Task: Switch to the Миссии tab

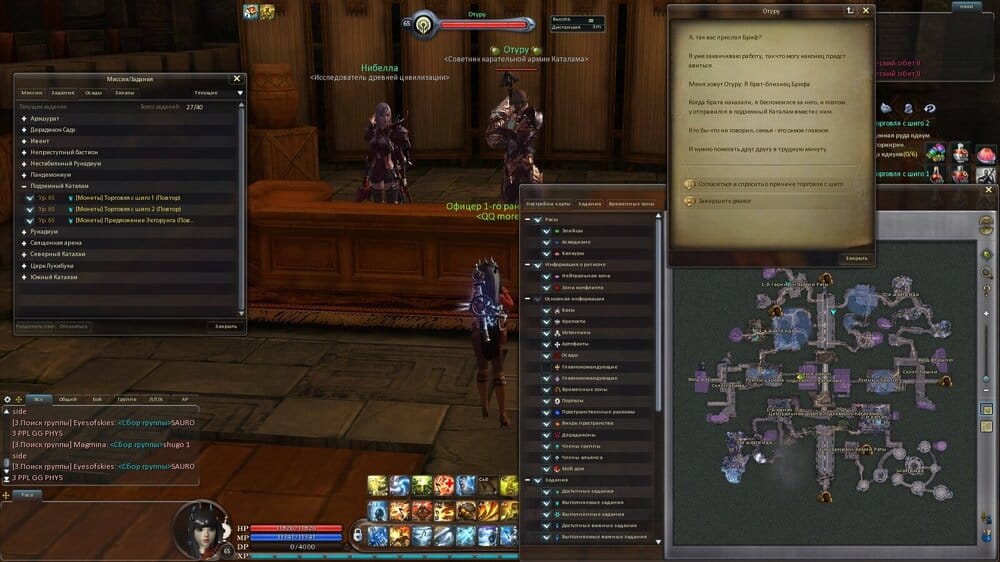Action: pyautogui.click(x=32, y=92)
